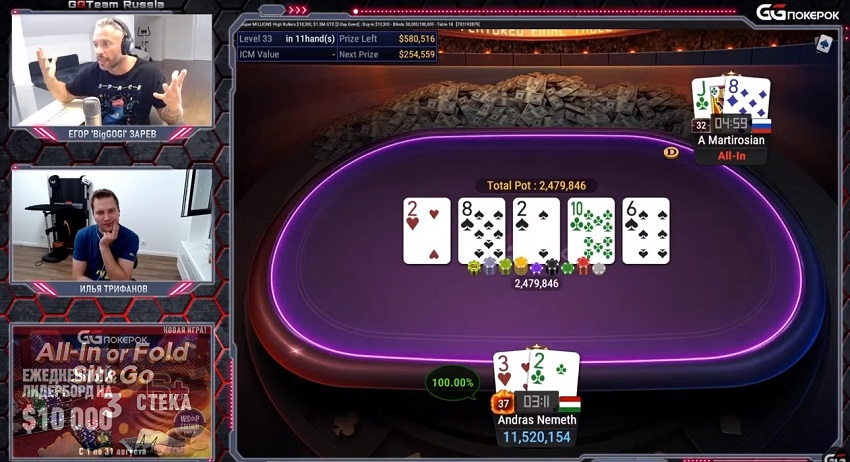Click the 2 of spades community card
Viewport: 850px width, 462px height.
coord(536,231)
